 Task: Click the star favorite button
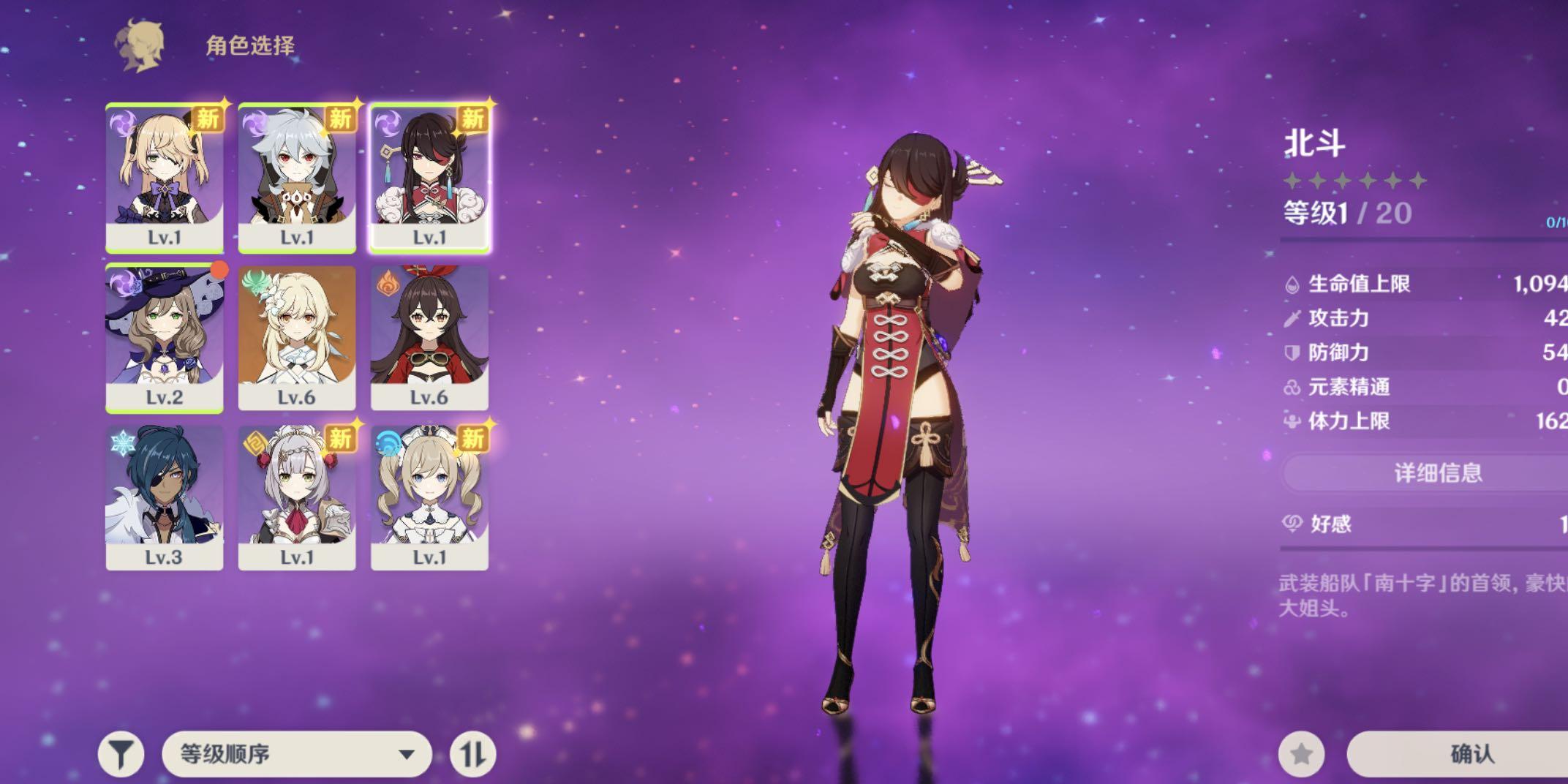(1301, 754)
